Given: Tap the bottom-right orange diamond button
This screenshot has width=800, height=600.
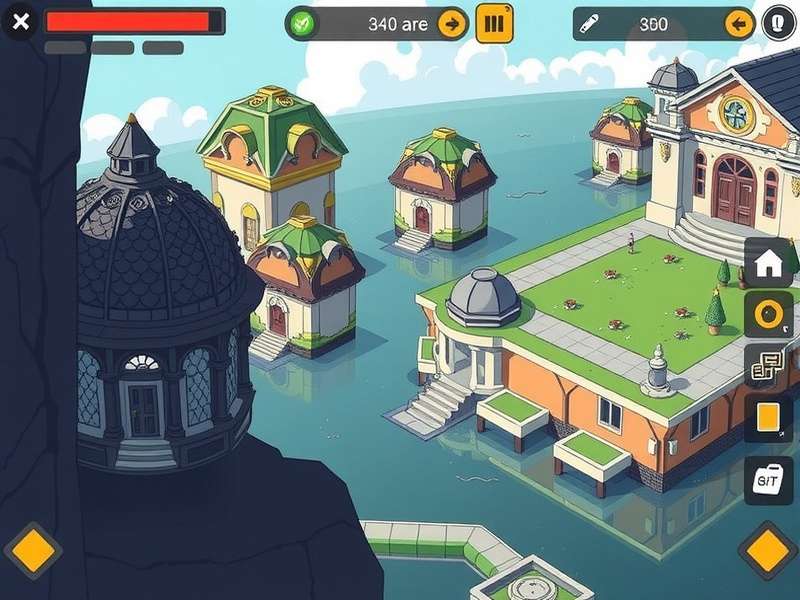Looking at the screenshot, I should 768,551.
